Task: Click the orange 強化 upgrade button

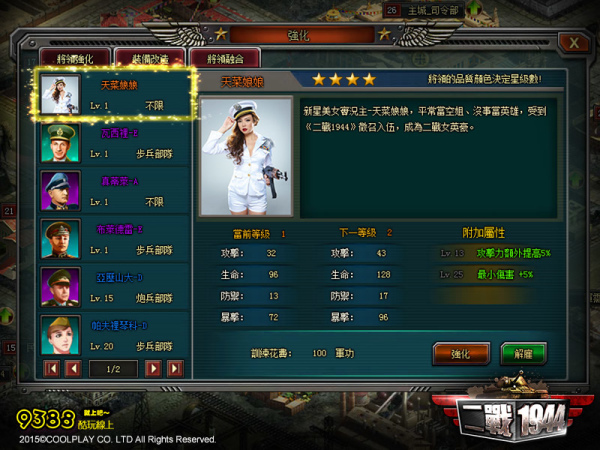Action: [x=460, y=353]
